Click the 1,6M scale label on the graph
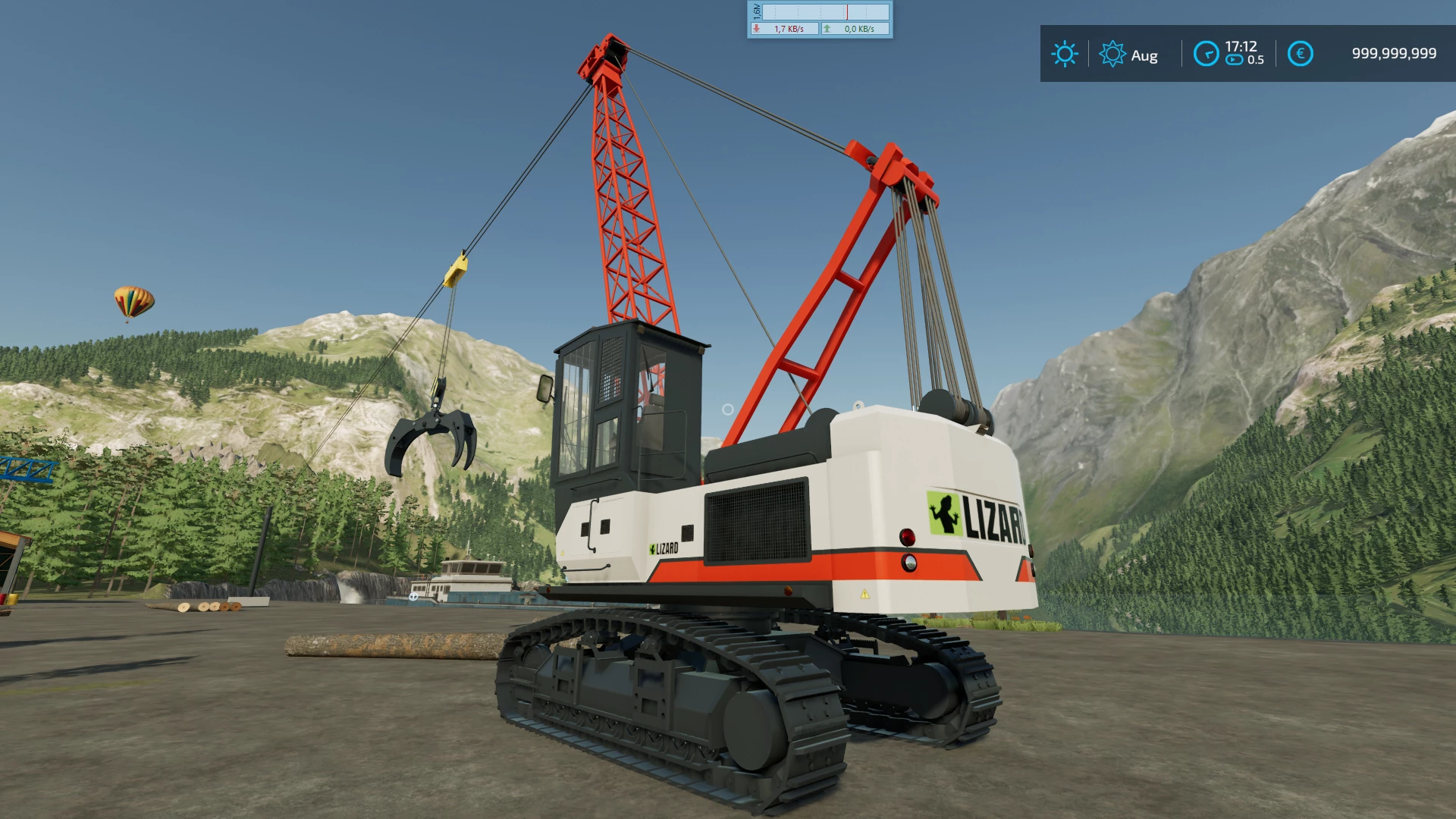1456x819 pixels. (756, 11)
